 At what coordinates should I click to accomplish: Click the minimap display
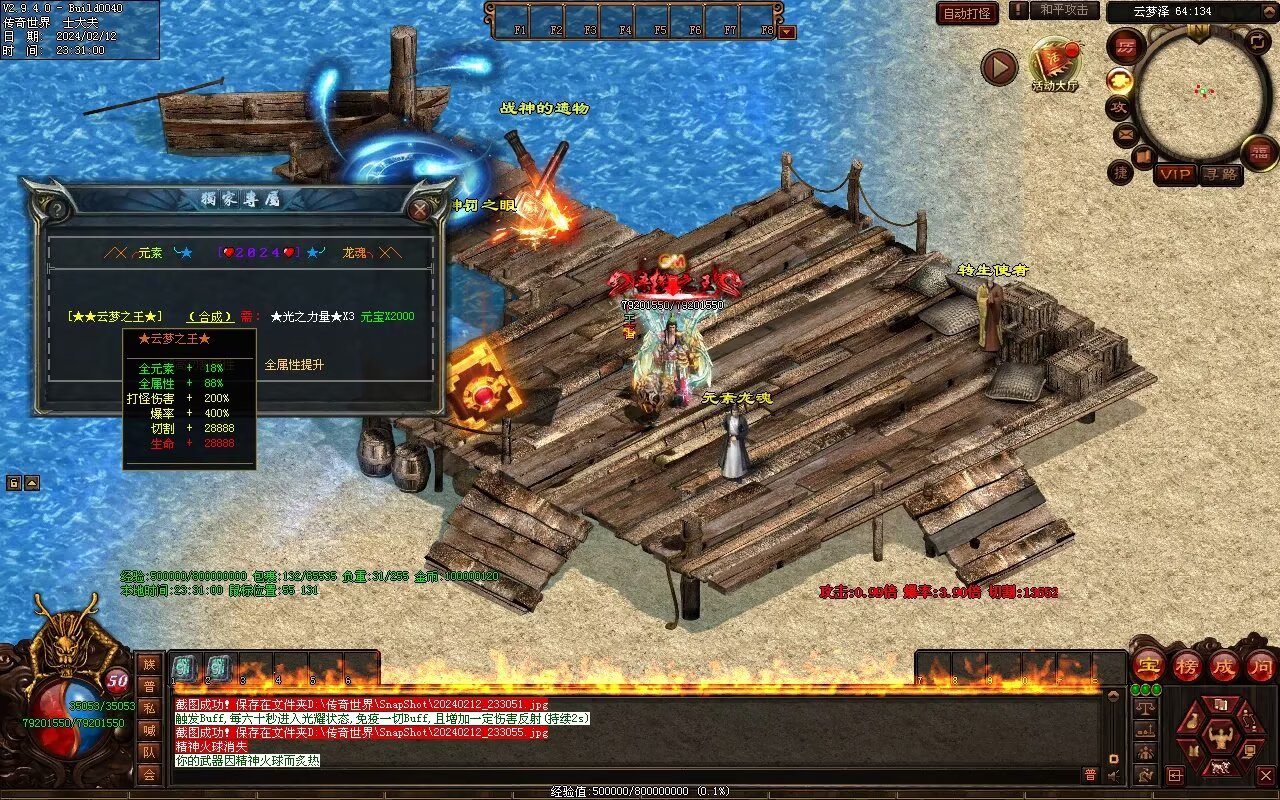pyautogui.click(x=1202, y=94)
